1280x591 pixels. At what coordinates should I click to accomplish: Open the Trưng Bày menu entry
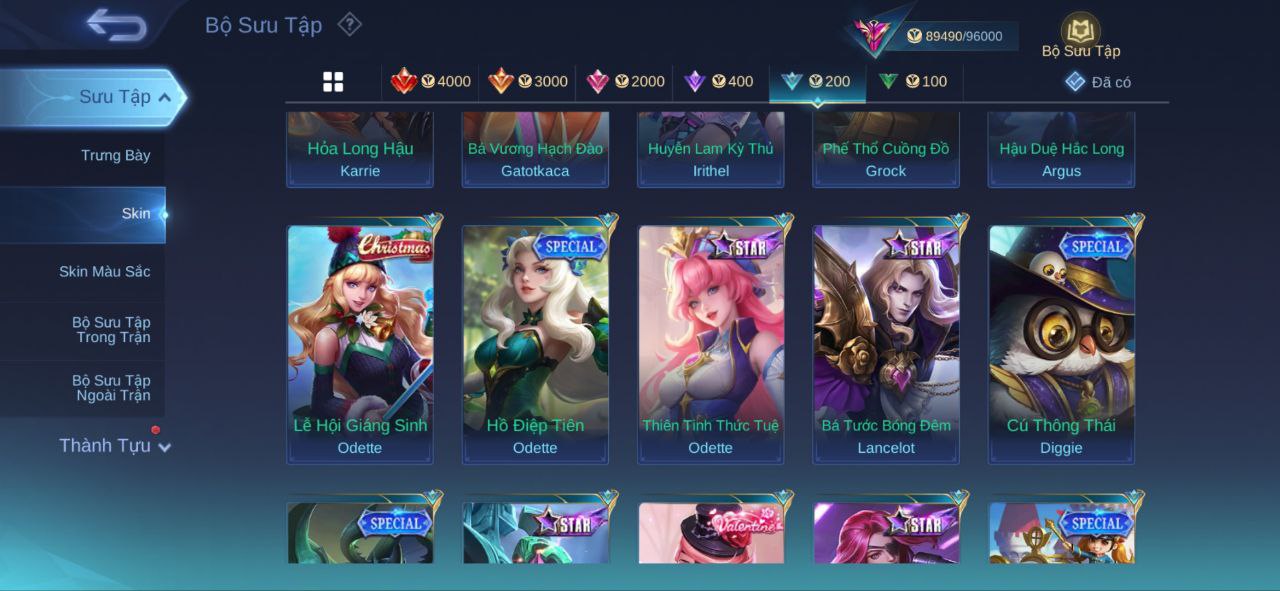[x=115, y=155]
